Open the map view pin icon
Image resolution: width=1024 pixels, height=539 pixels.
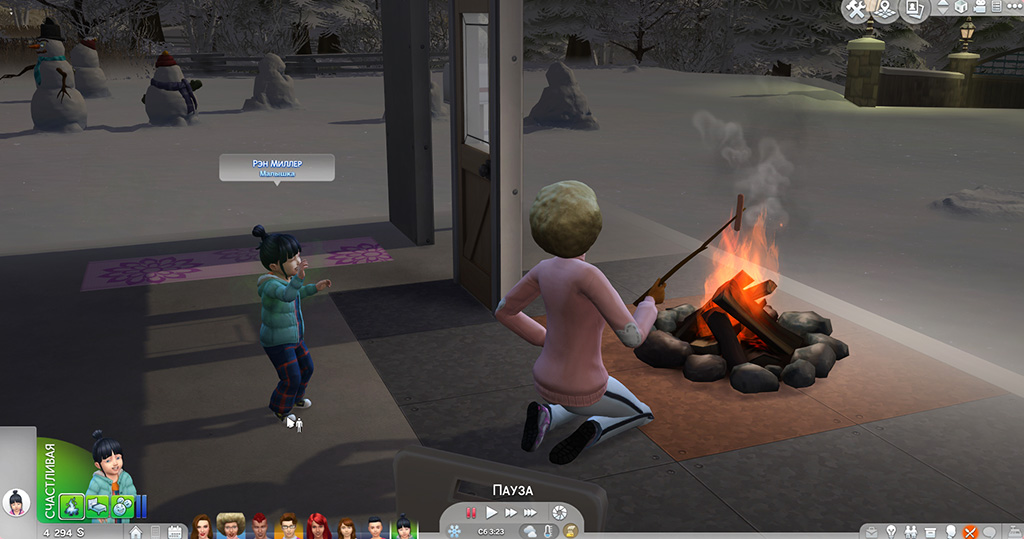(884, 10)
